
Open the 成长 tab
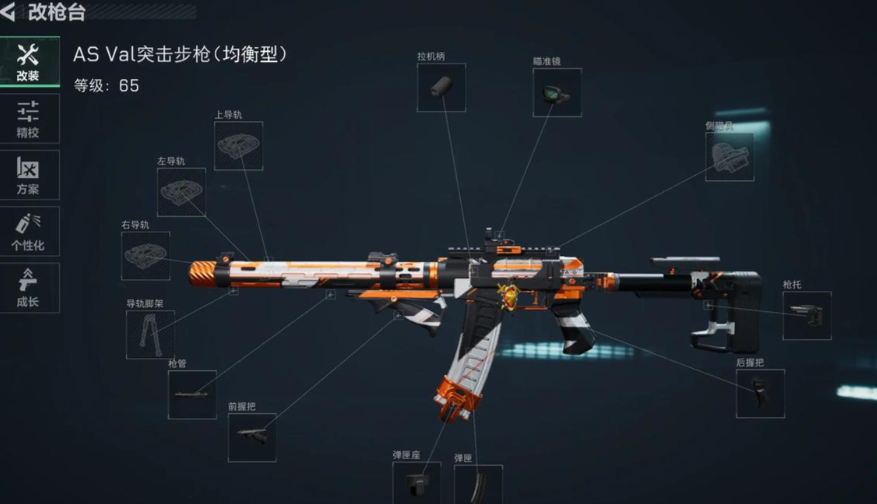point(28,288)
